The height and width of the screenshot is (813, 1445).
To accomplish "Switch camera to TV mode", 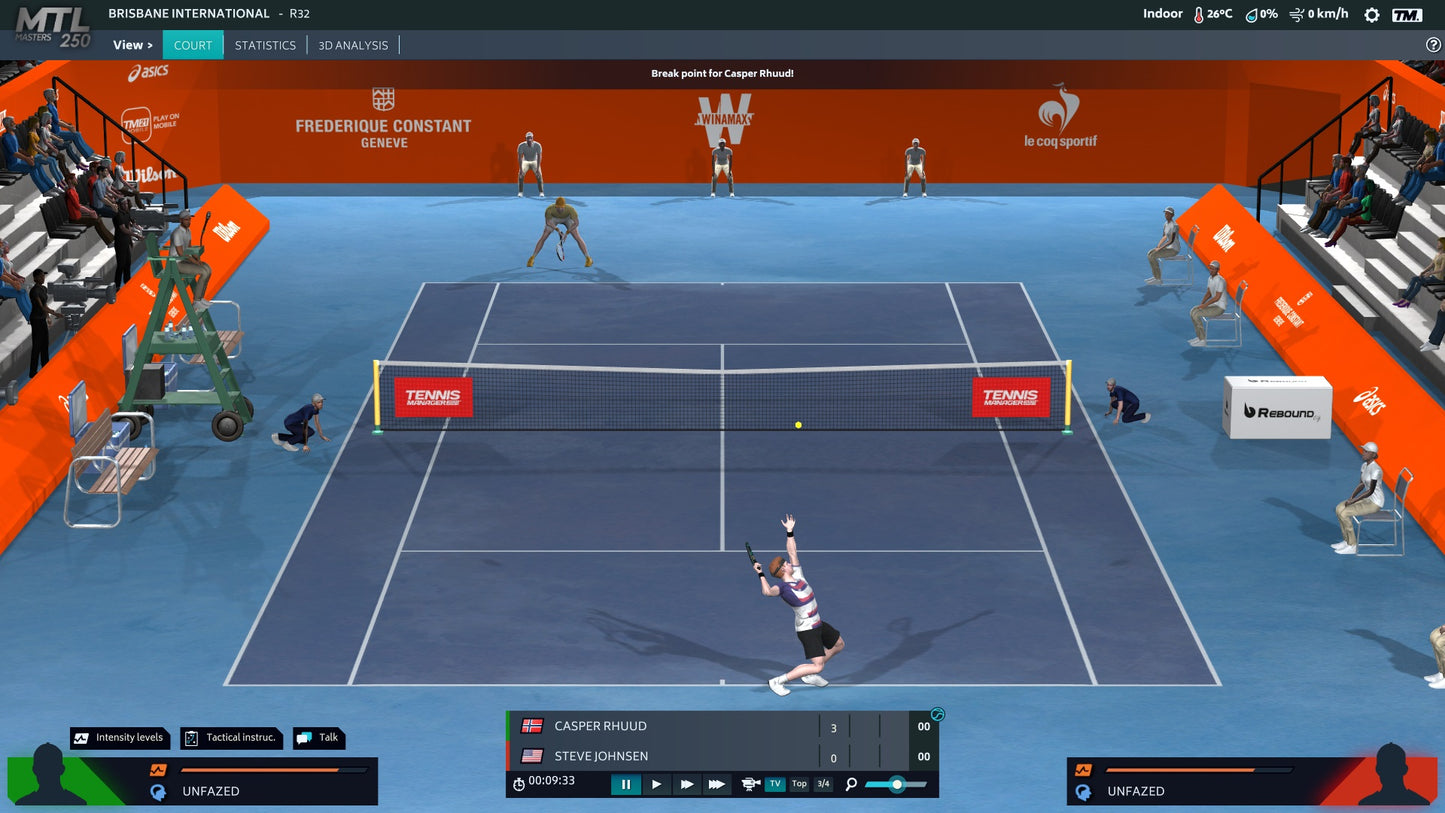I will 774,784.
